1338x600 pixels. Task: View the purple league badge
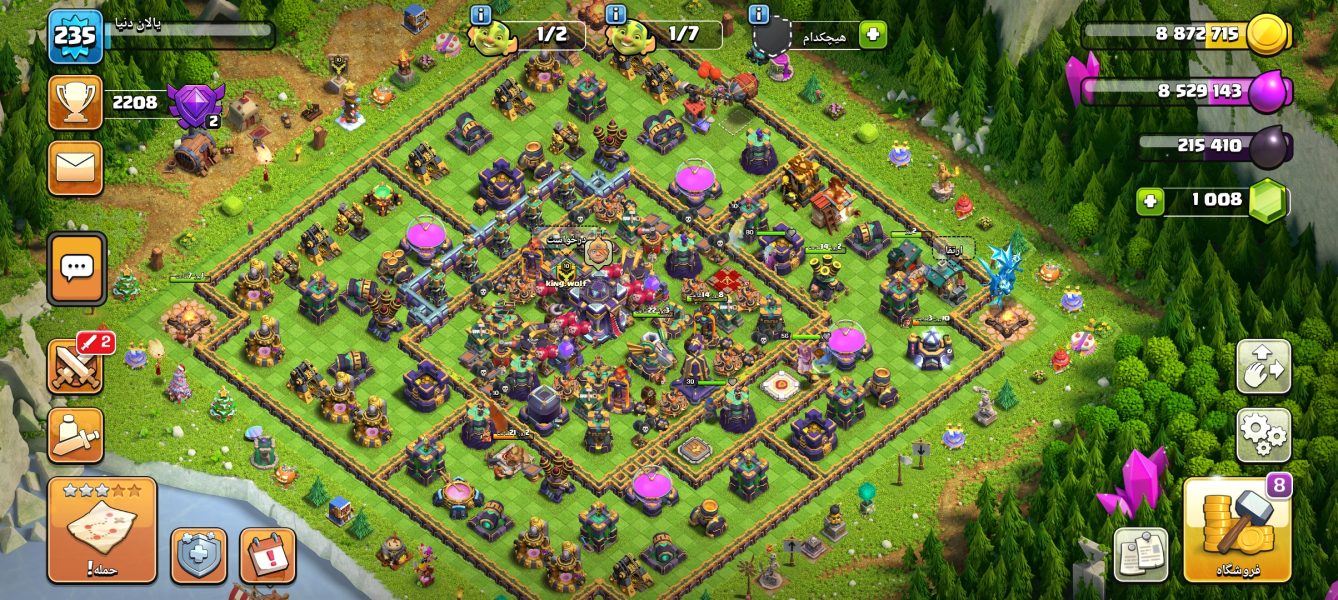coord(194,104)
